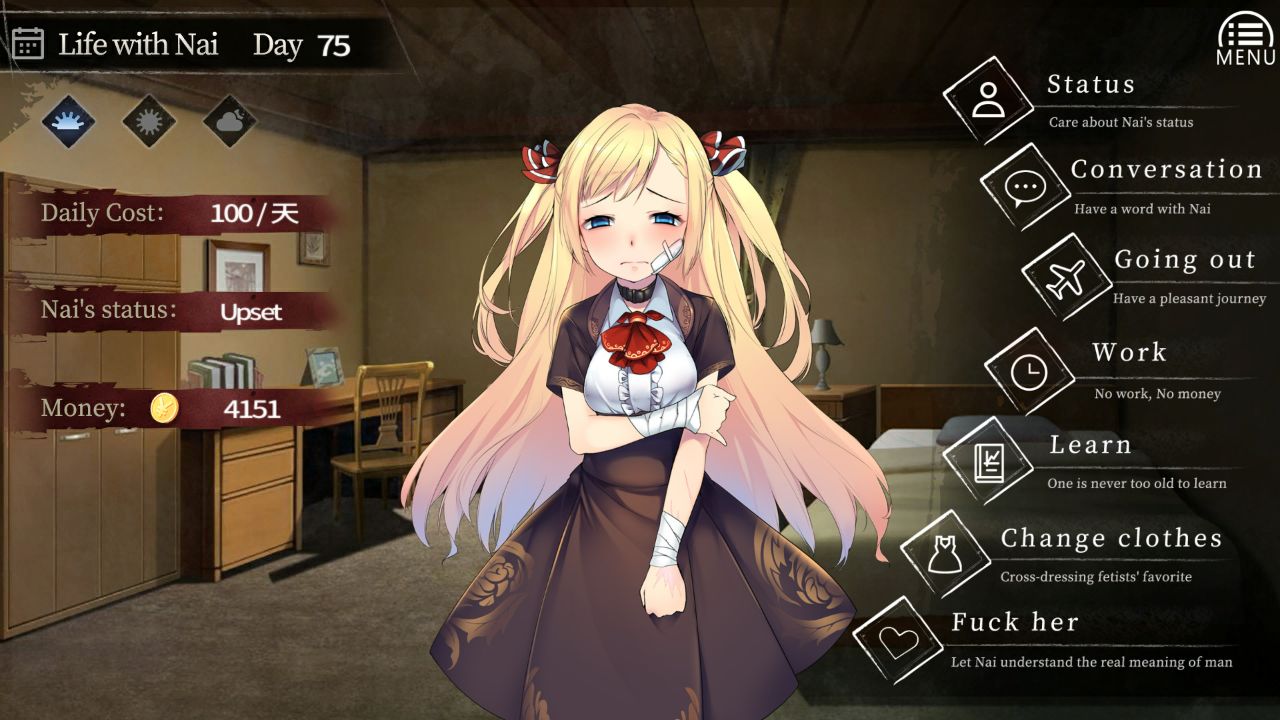This screenshot has width=1280, height=720.
Task: Choose the Status entry in the menu
Action: 1091,84
